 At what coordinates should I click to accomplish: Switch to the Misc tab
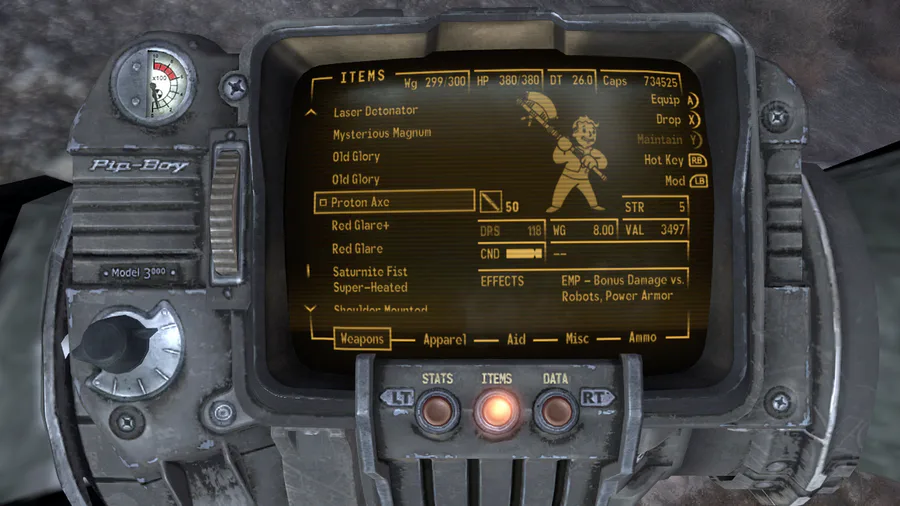[577, 339]
